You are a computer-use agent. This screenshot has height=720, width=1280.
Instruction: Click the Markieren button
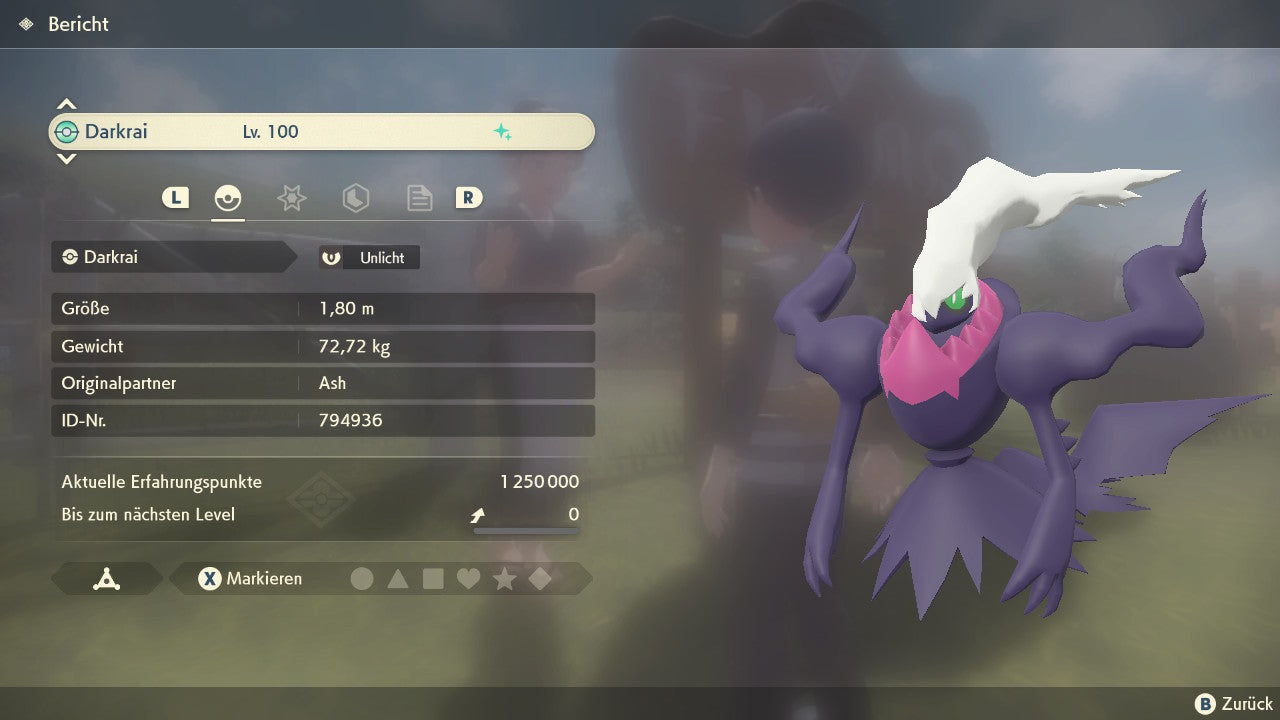[x=250, y=578]
